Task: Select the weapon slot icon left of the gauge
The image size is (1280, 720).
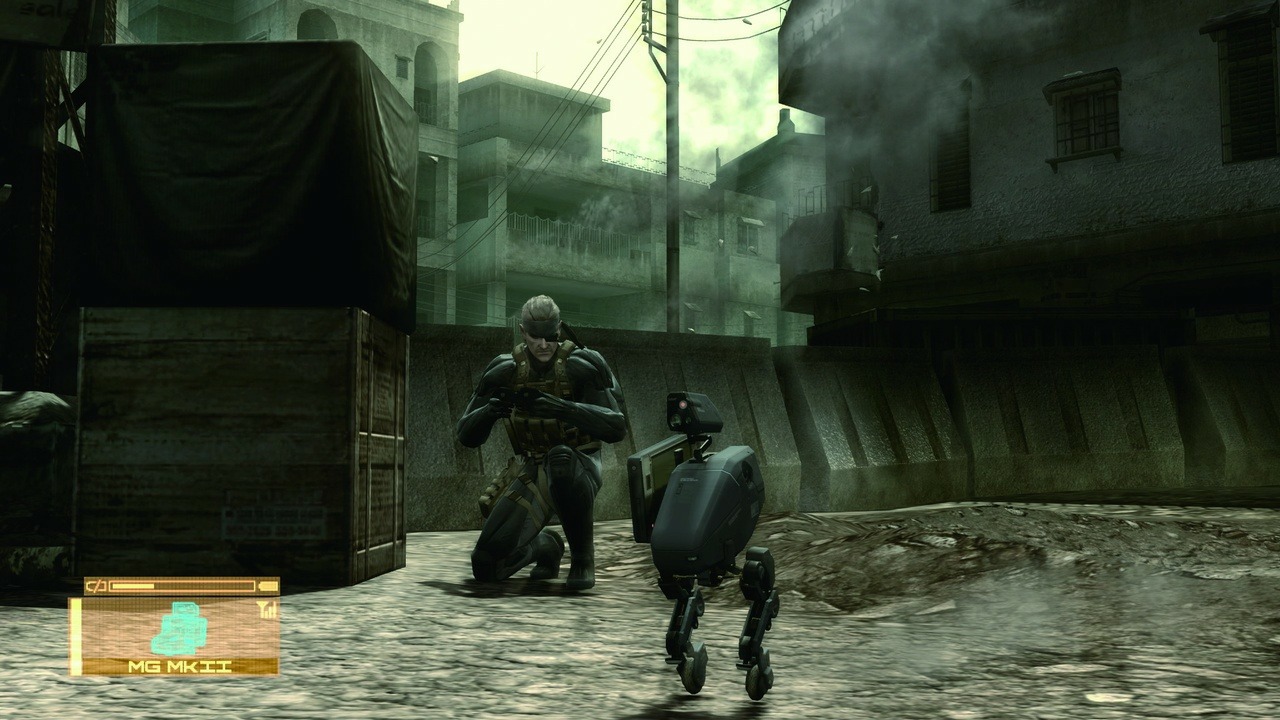Action: [x=96, y=585]
